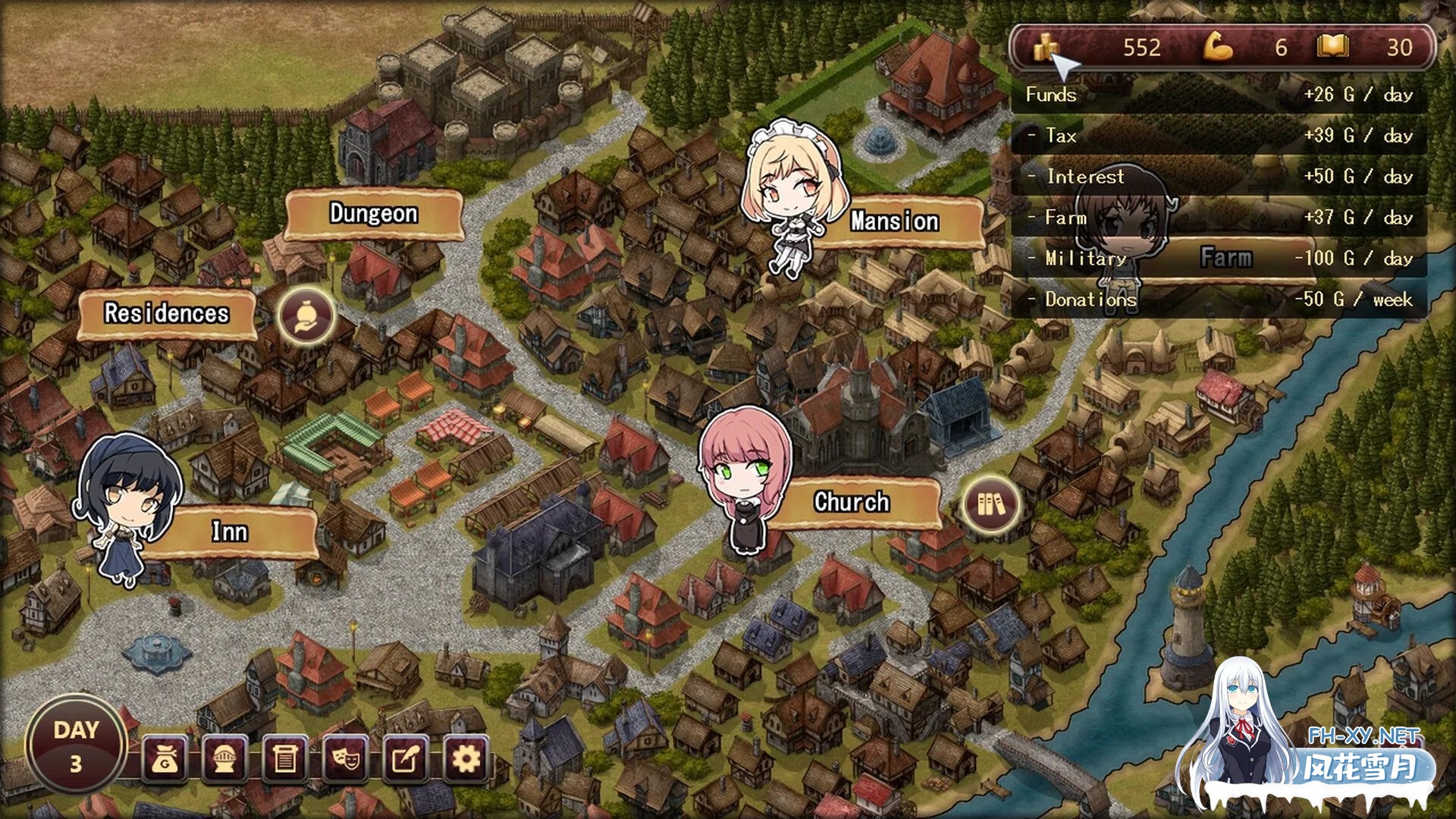Open the round books icon by Church

(x=991, y=505)
